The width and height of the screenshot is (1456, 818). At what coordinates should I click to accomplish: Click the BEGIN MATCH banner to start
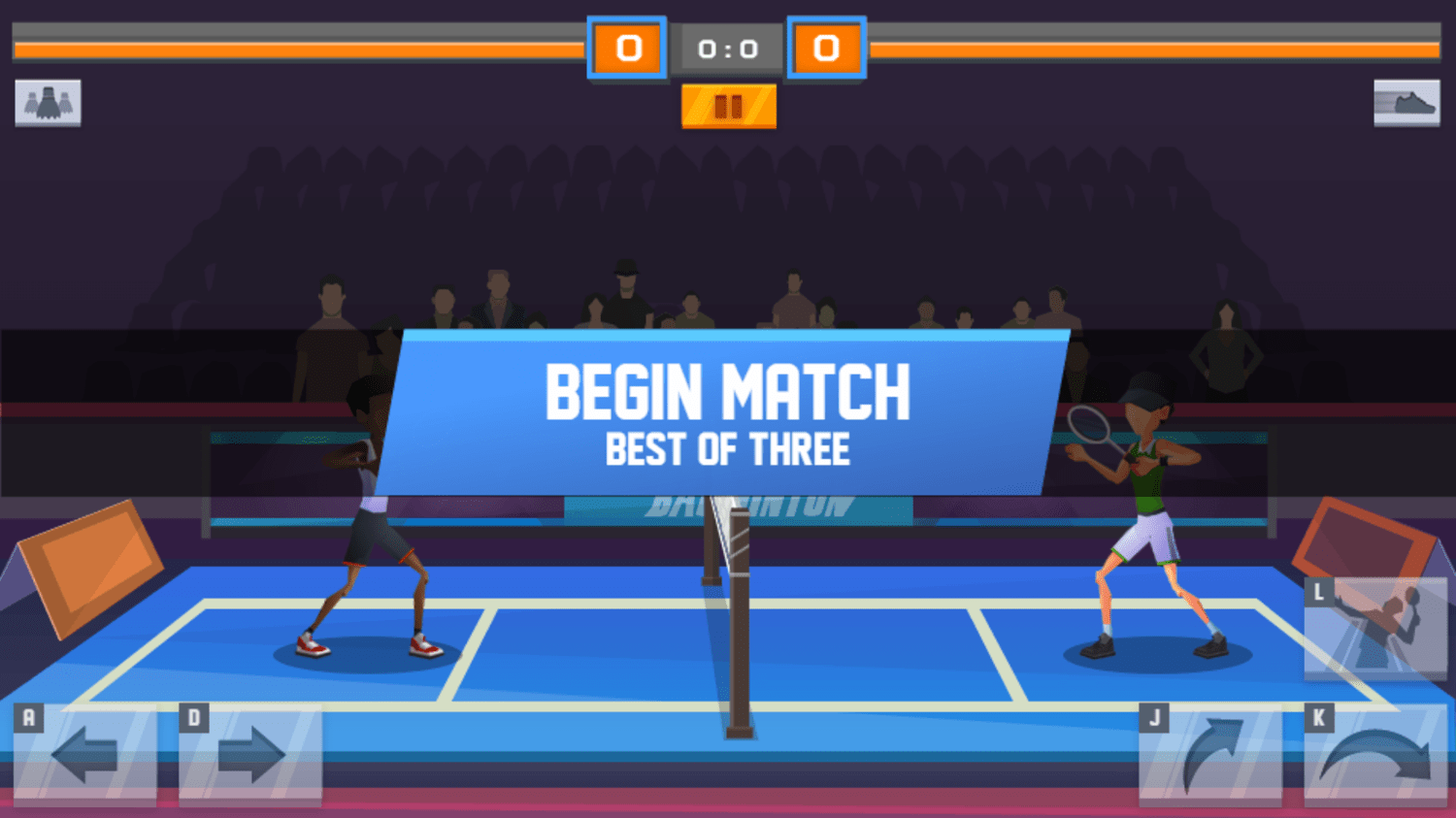click(729, 389)
